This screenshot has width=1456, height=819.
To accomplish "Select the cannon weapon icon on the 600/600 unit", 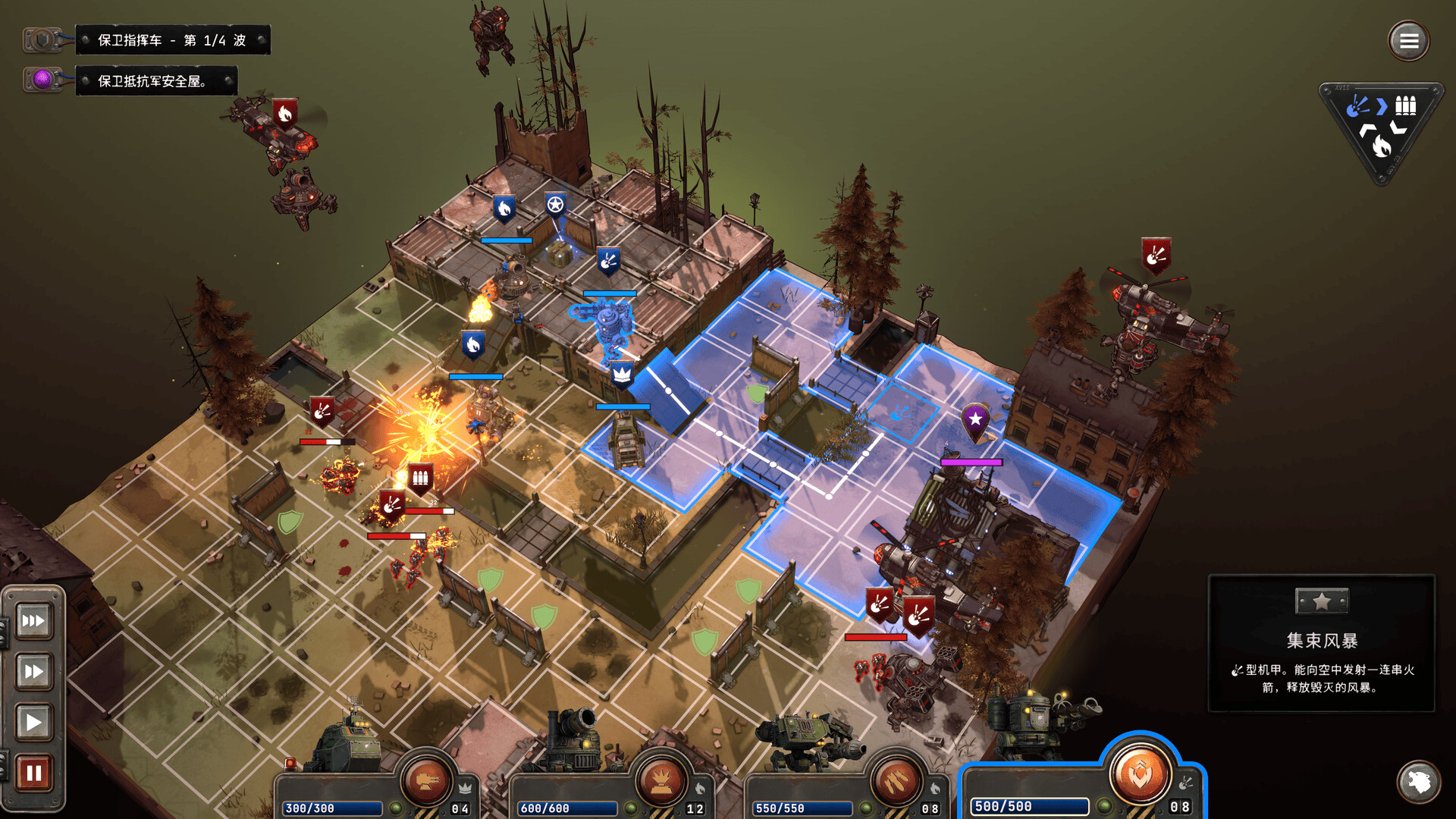I will click(x=660, y=781).
